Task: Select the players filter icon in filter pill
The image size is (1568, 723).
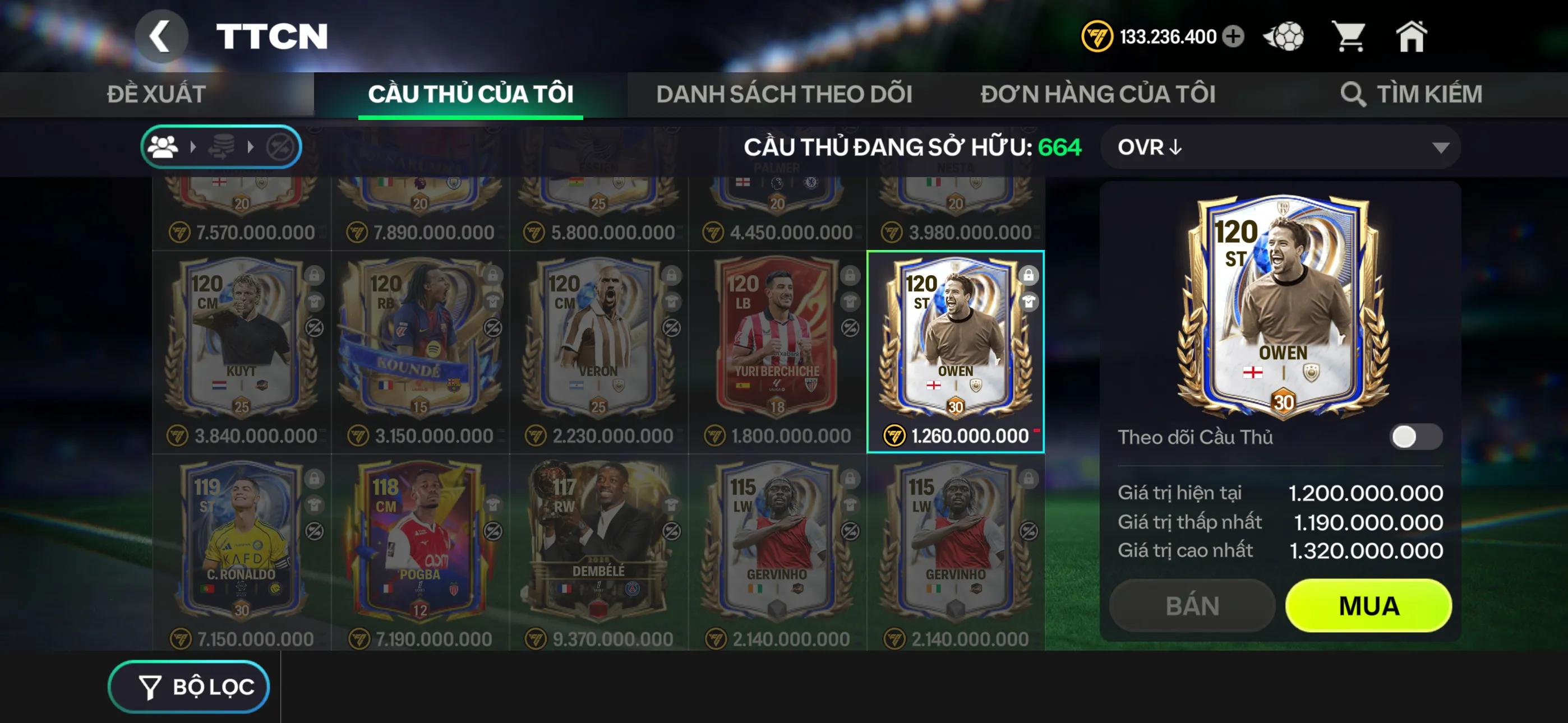Action: [163, 146]
